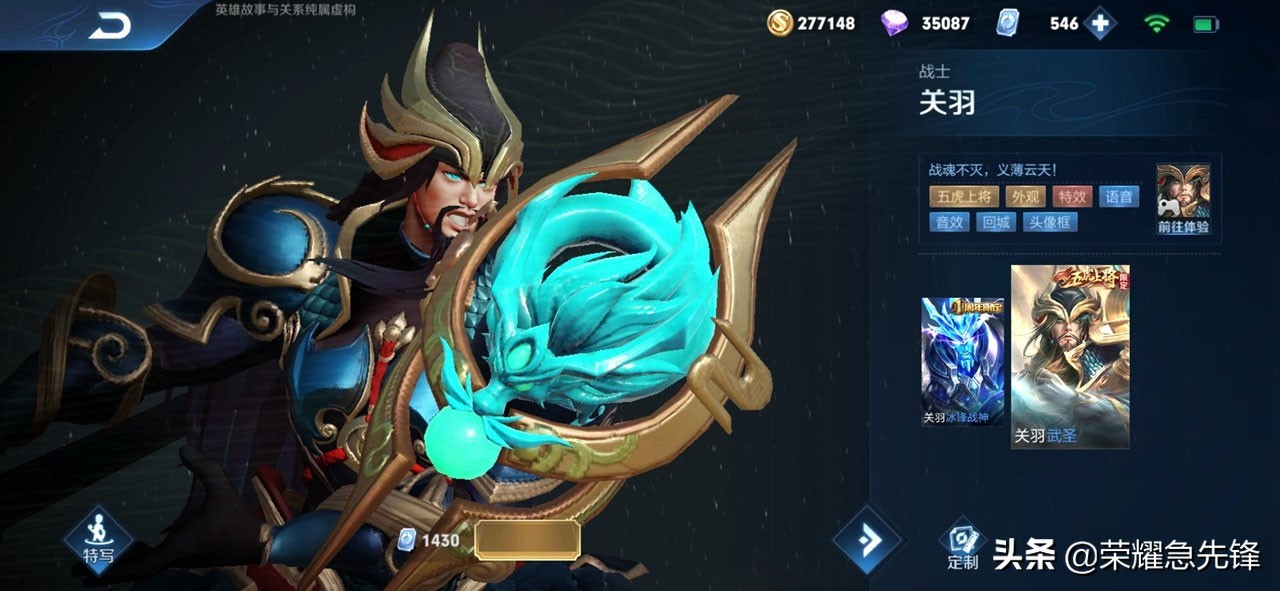Select the 关羽 冰锋战神 skin thumbnail
This screenshot has width=1280, height=591.
(962, 361)
